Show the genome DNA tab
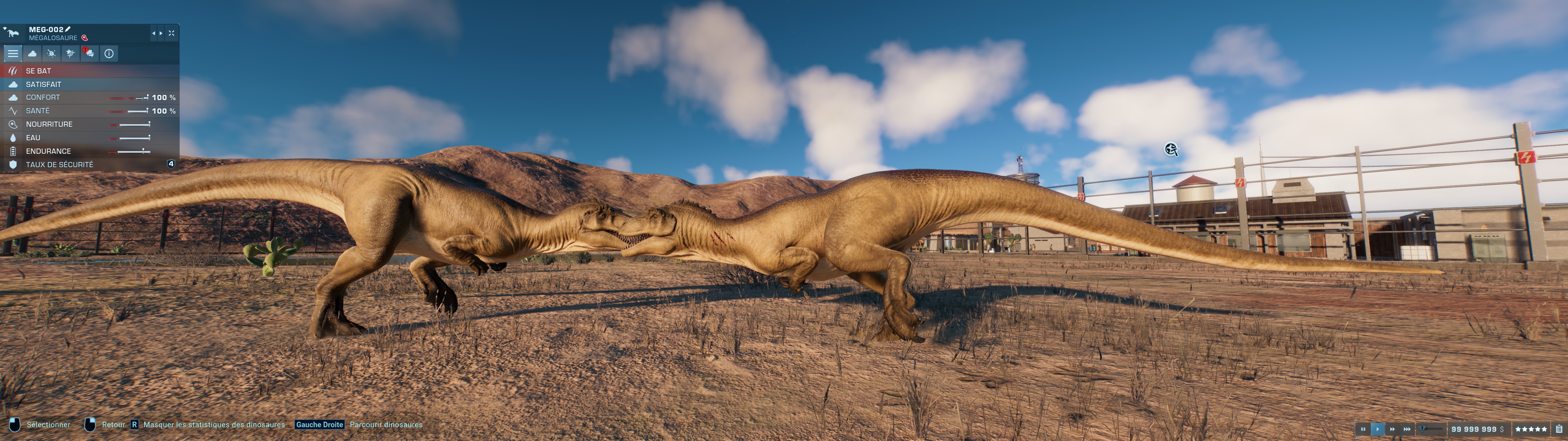1568x441 pixels. [x=71, y=54]
